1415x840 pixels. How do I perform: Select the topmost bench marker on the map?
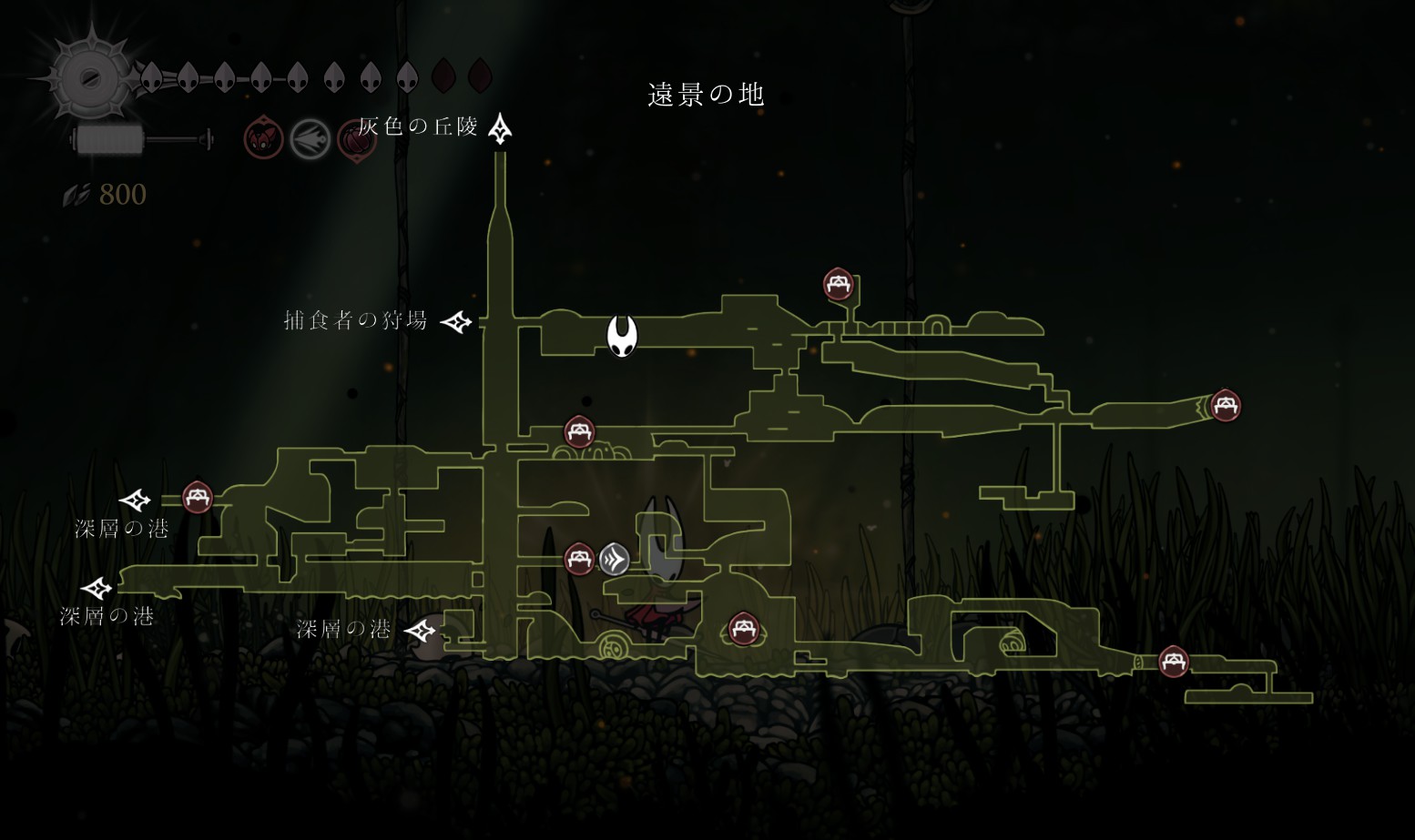coord(838,284)
